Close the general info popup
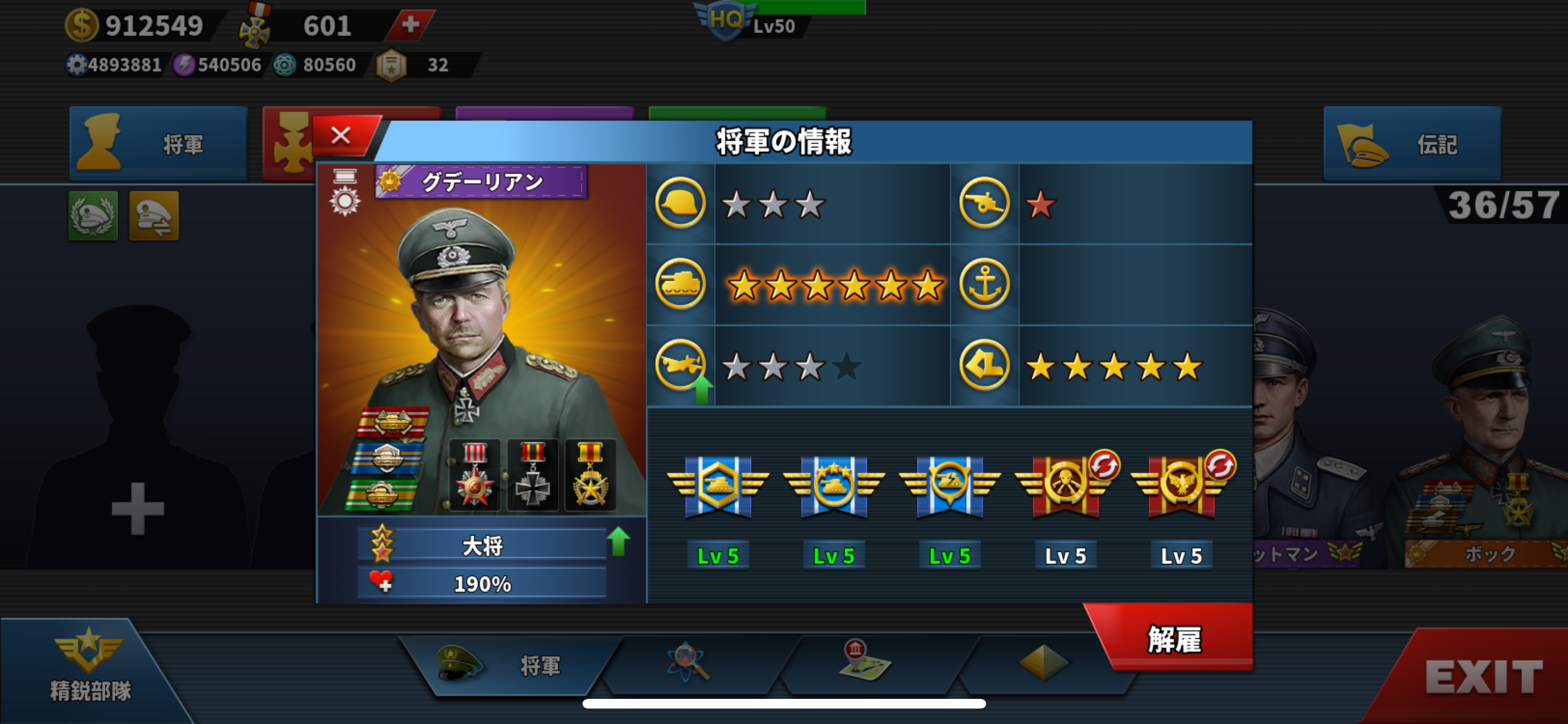Image resolution: width=1568 pixels, height=724 pixels. pos(342,136)
